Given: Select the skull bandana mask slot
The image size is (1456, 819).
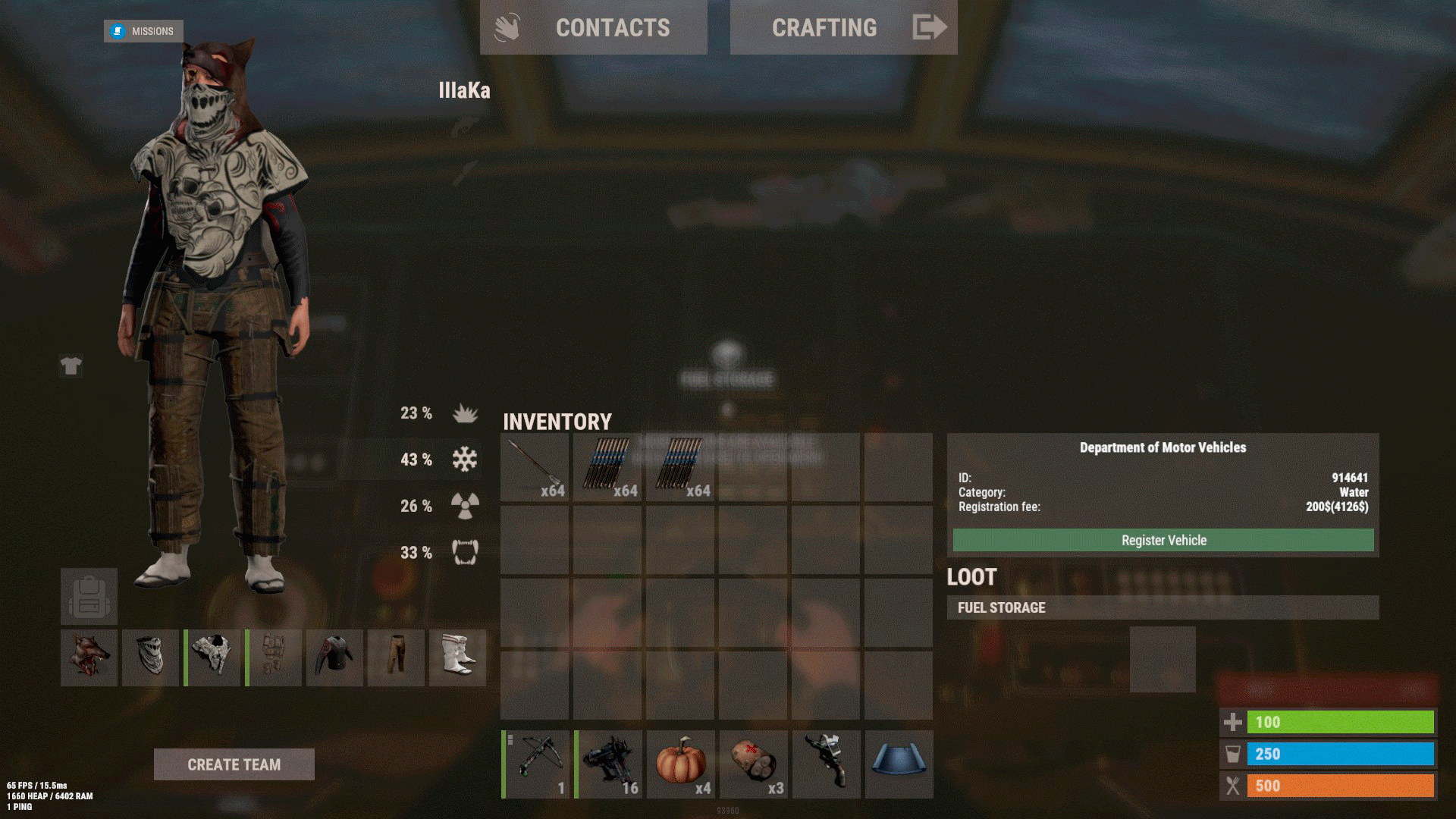Looking at the screenshot, I should coord(150,657).
